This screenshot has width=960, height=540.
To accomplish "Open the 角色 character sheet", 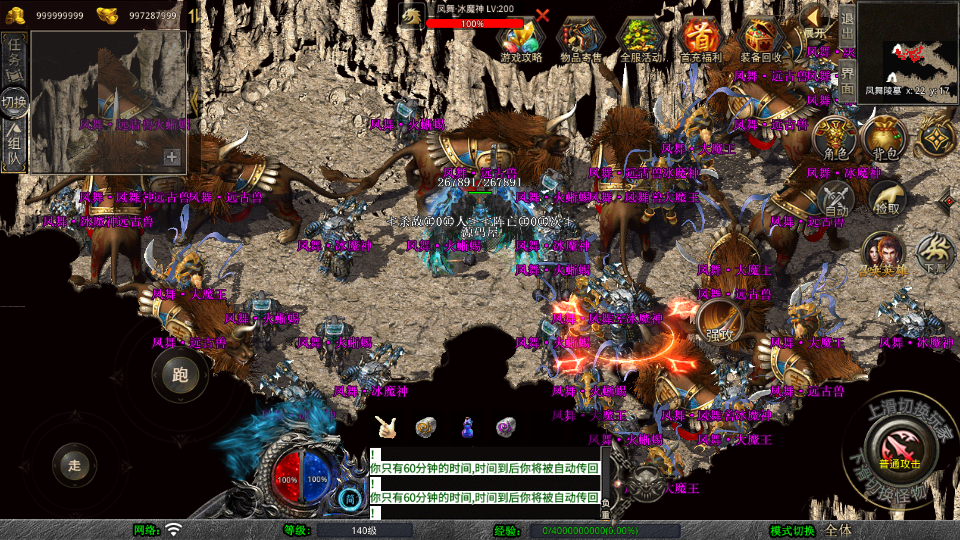I will point(836,138).
